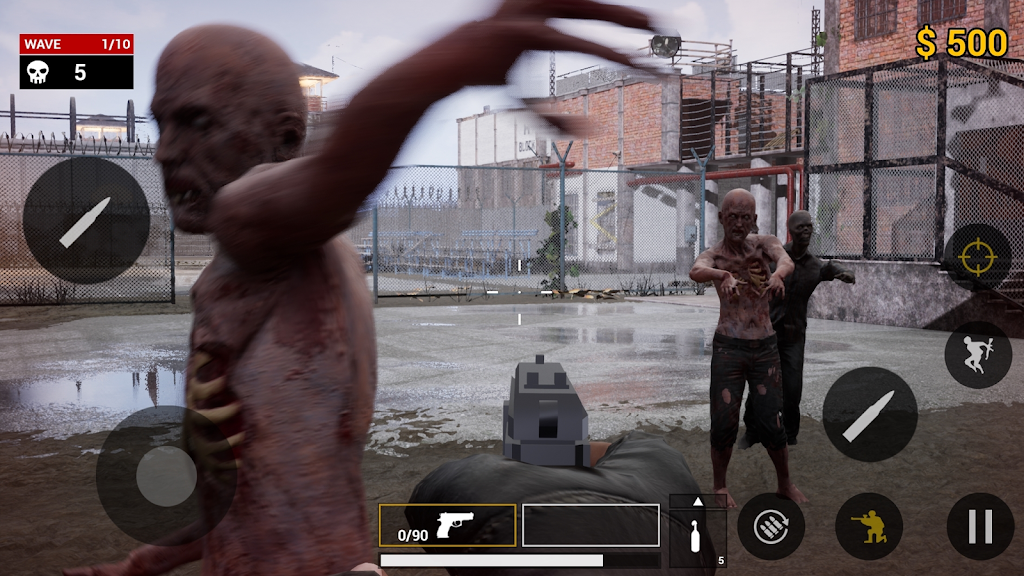The image size is (1024, 576).
Task: Reload the weapon with the ammo button
Action: [771, 526]
